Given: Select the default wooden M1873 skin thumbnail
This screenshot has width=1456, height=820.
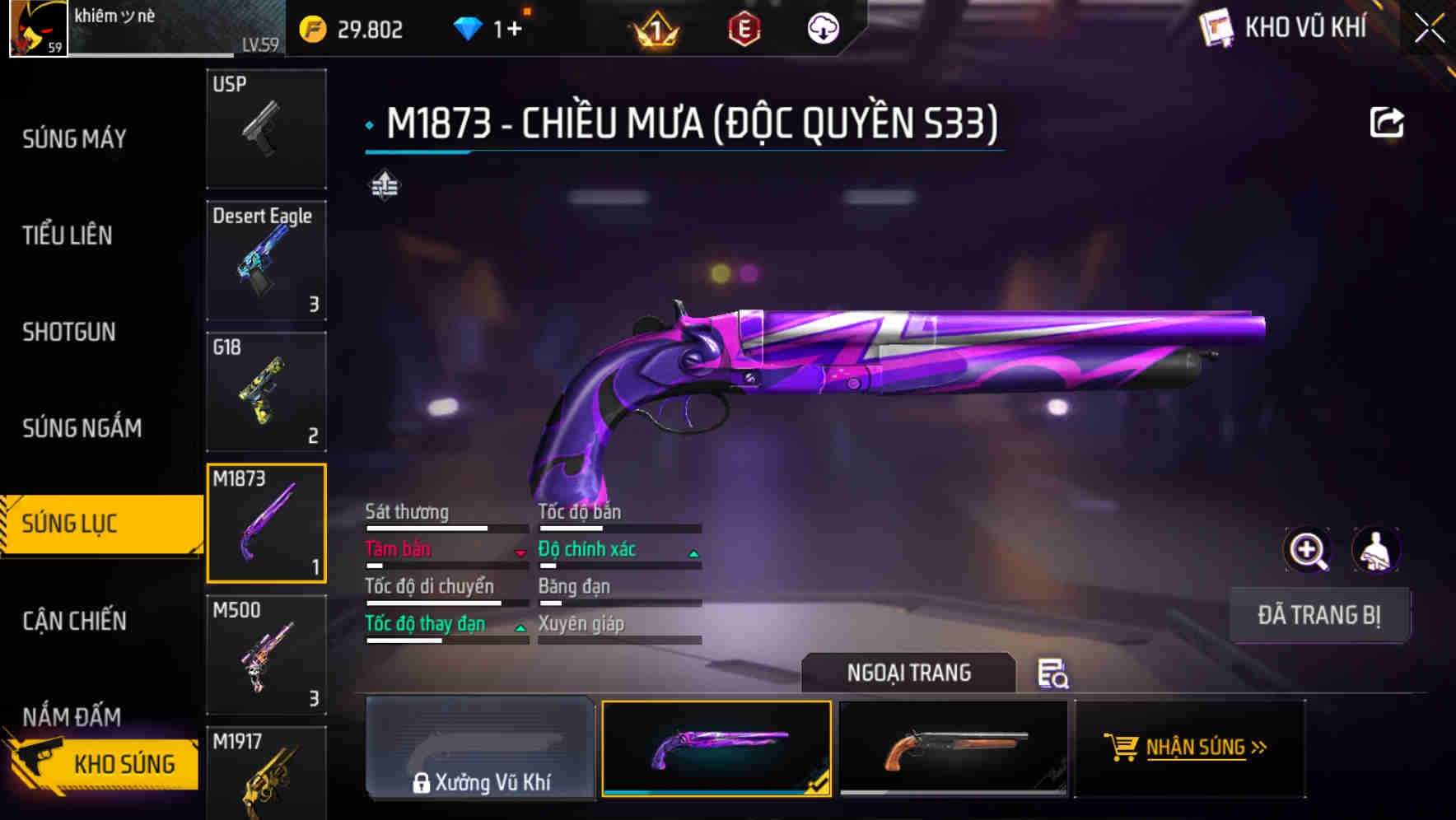Looking at the screenshot, I should 953,748.
